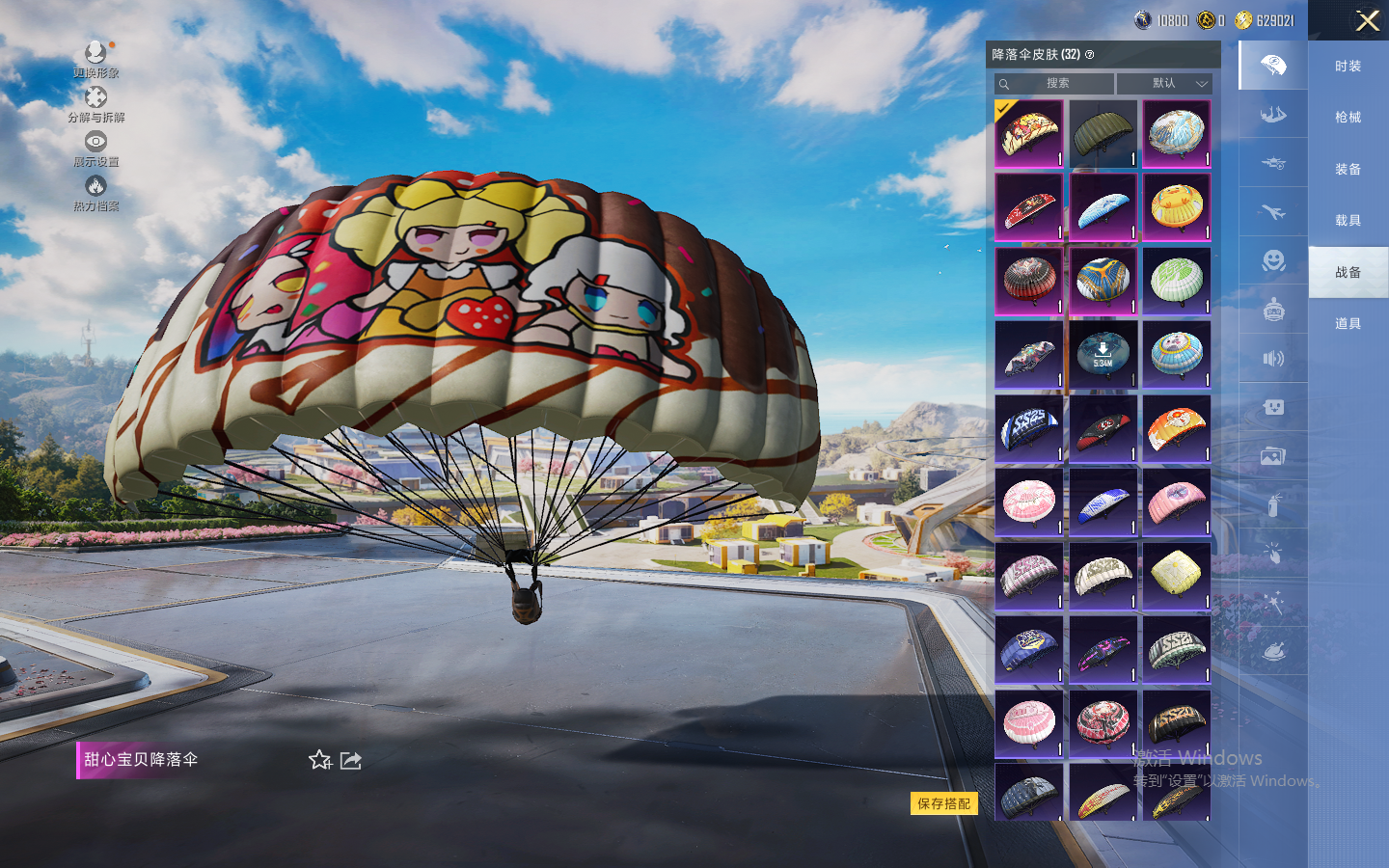Open 更换形象 change appearance
Screen dimensions: 1389x868
[95, 58]
